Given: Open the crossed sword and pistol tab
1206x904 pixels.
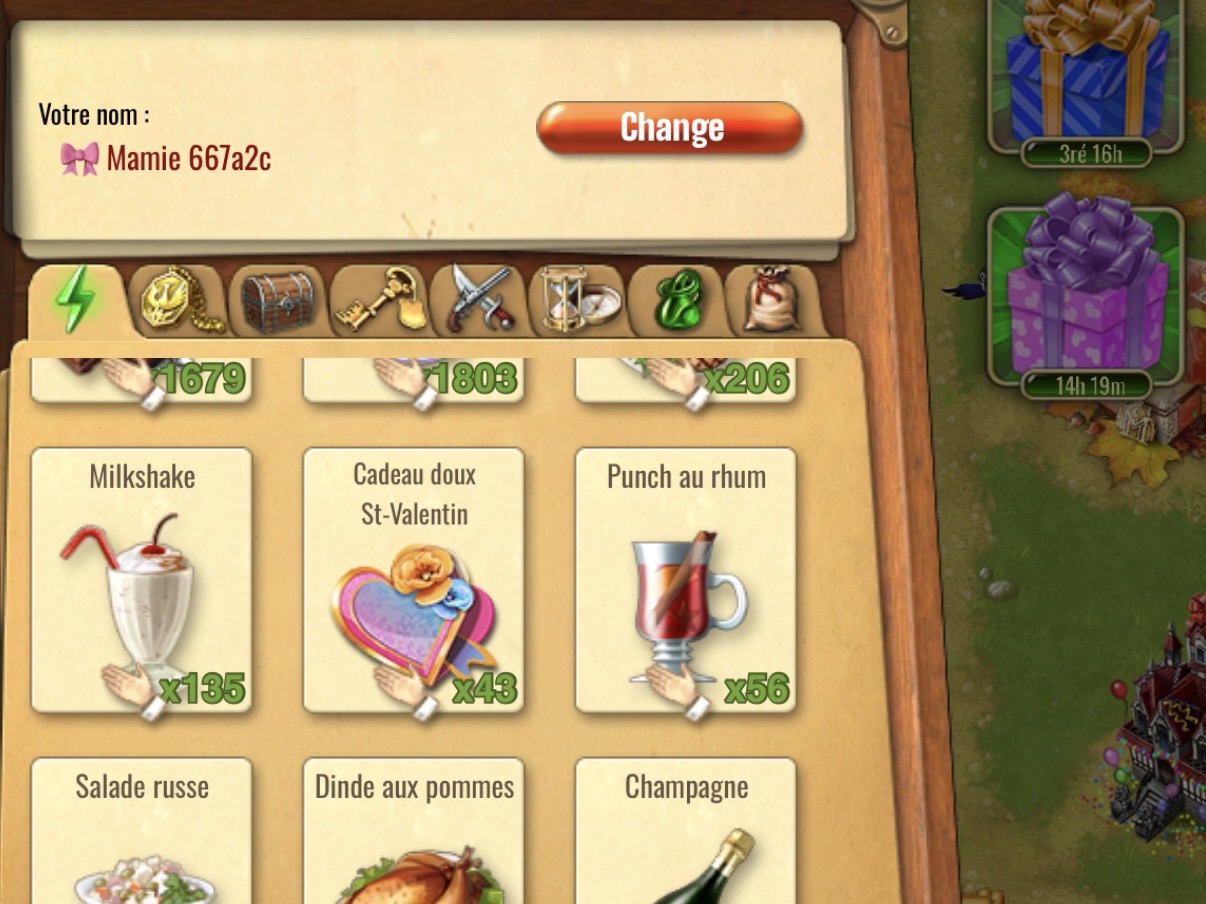Looking at the screenshot, I should 478,300.
